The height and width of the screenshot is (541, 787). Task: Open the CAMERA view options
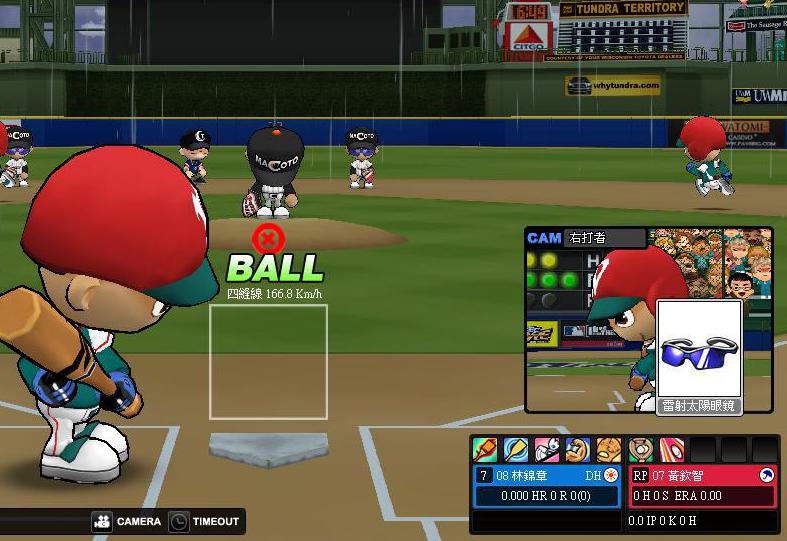pyautogui.click(x=127, y=521)
